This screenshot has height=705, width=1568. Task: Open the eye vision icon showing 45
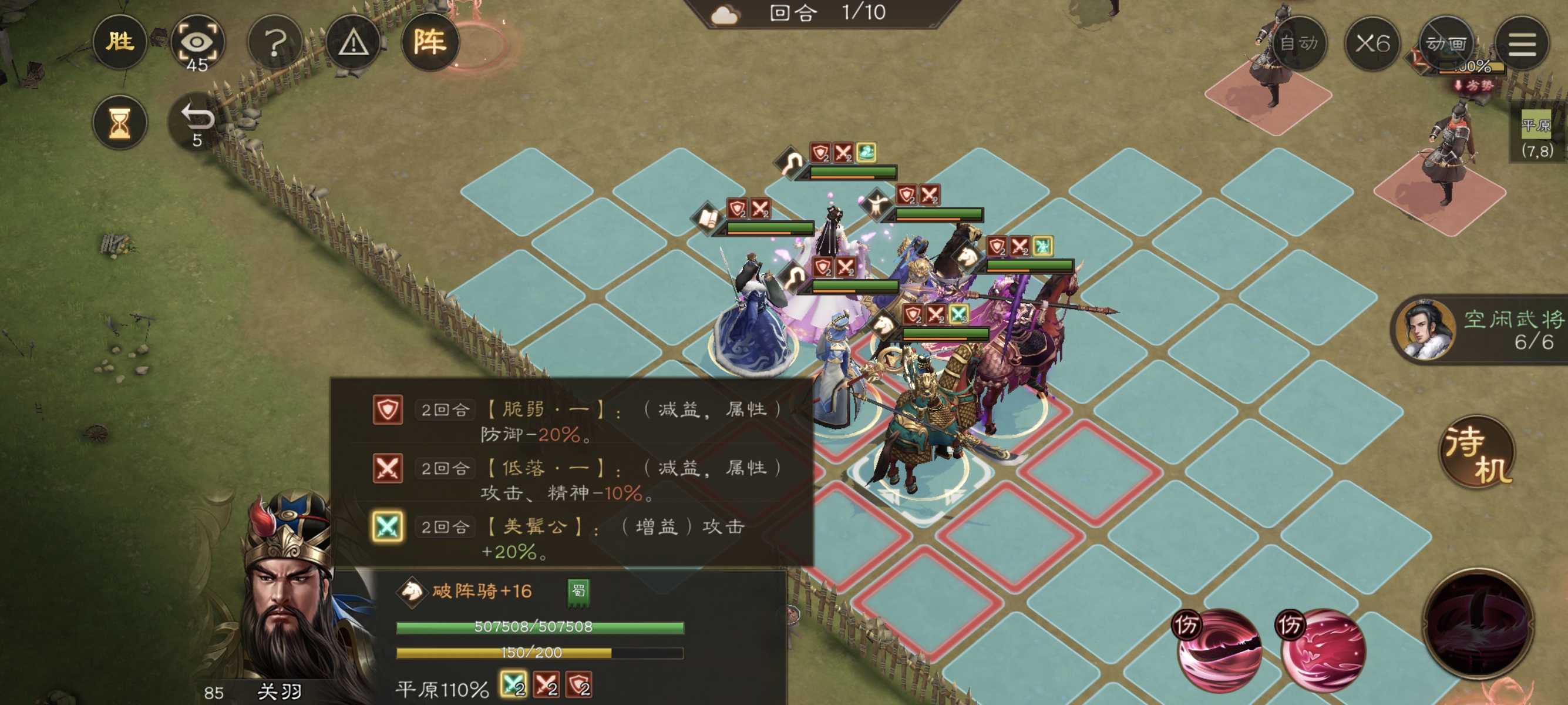(198, 43)
